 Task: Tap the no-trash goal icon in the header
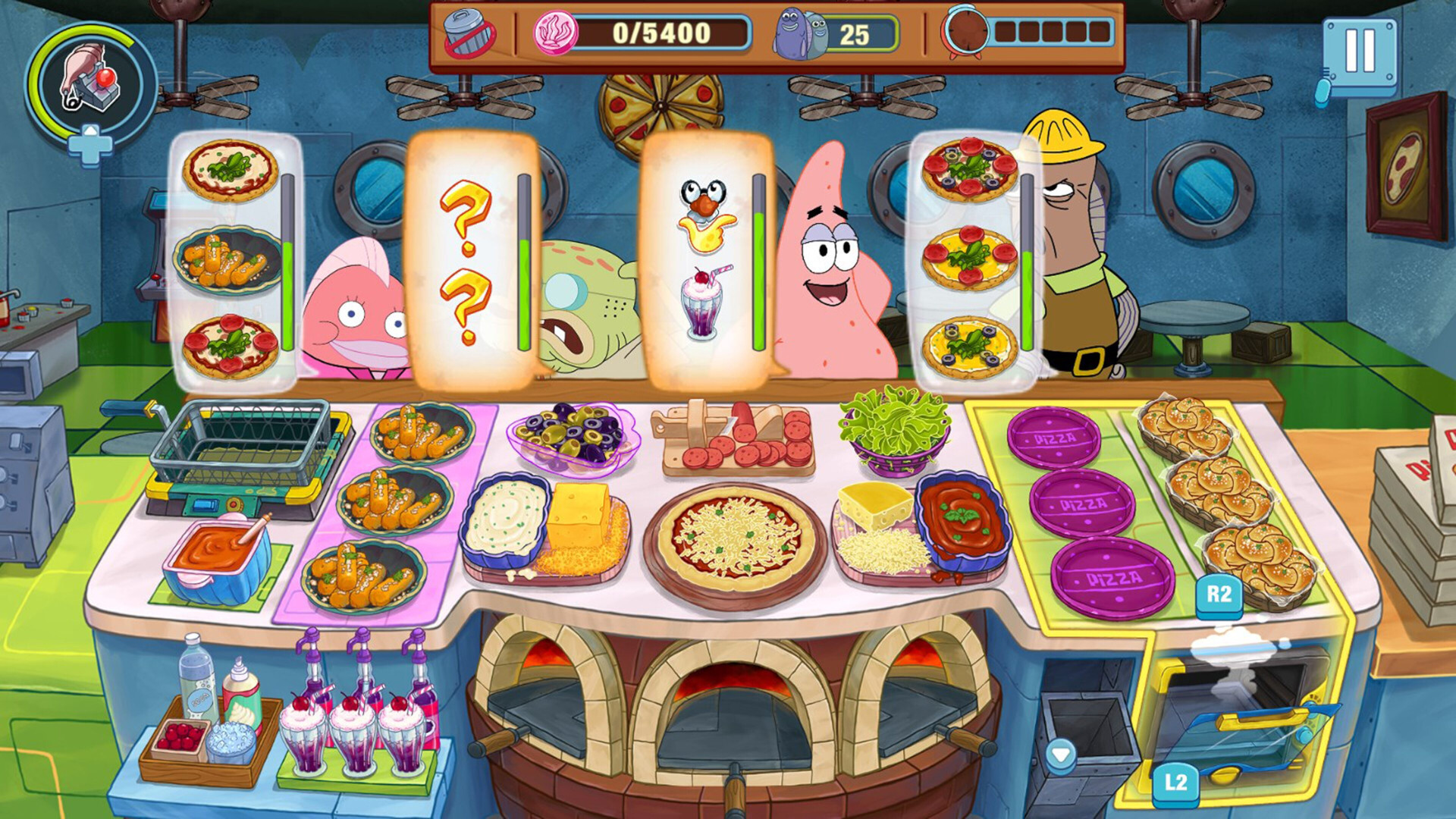tap(467, 33)
